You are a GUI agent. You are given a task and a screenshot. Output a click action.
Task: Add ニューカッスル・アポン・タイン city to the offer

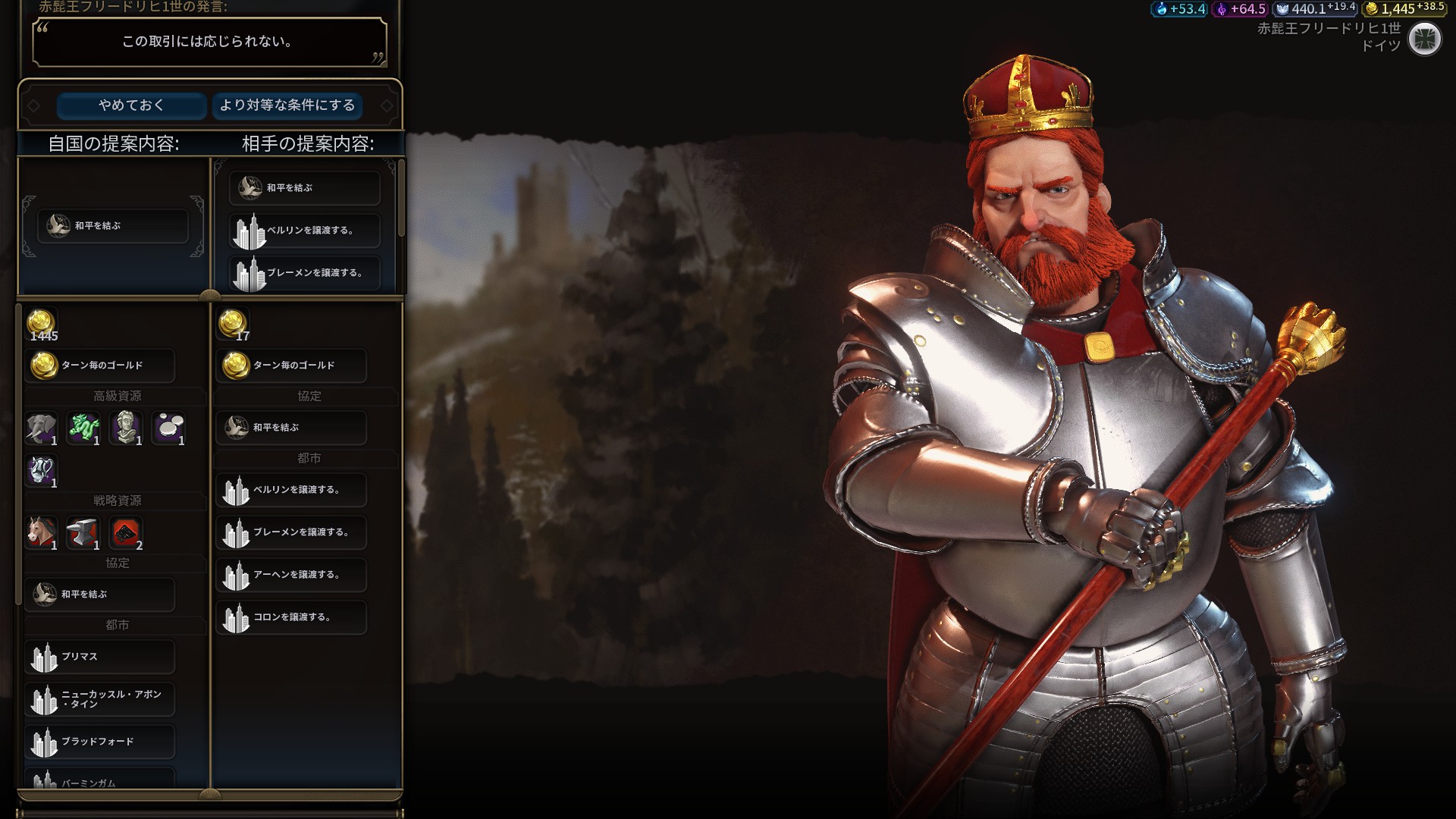coord(99,699)
